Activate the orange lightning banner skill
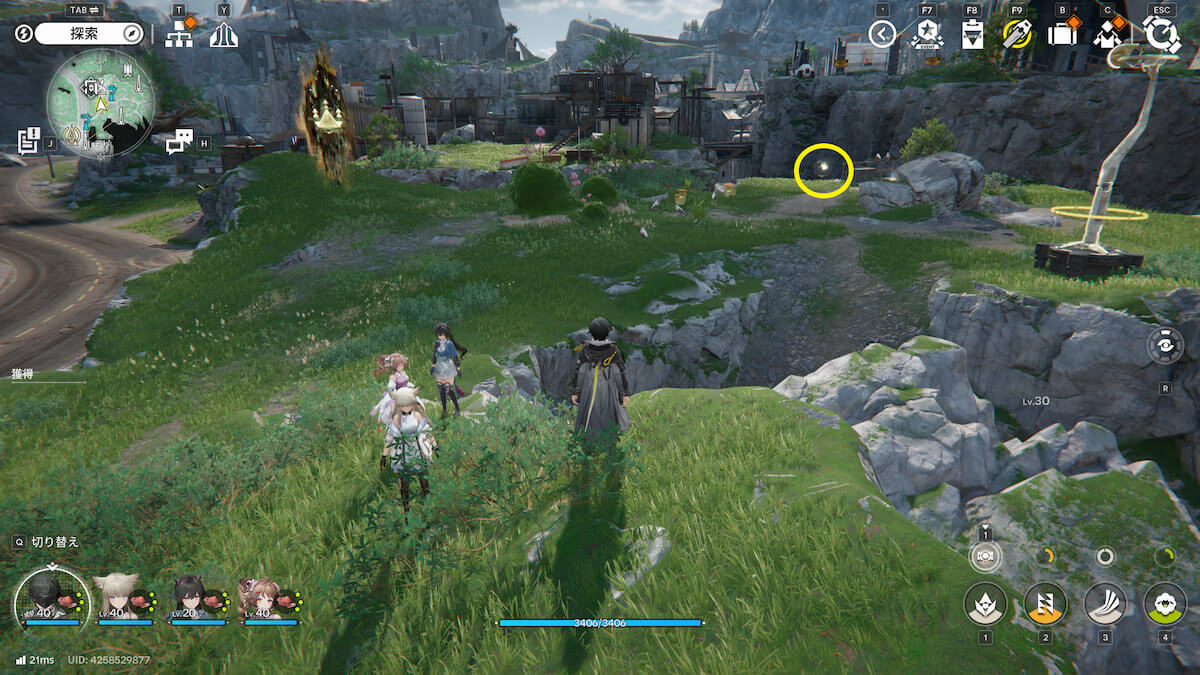1200x675 pixels. [x=1045, y=604]
